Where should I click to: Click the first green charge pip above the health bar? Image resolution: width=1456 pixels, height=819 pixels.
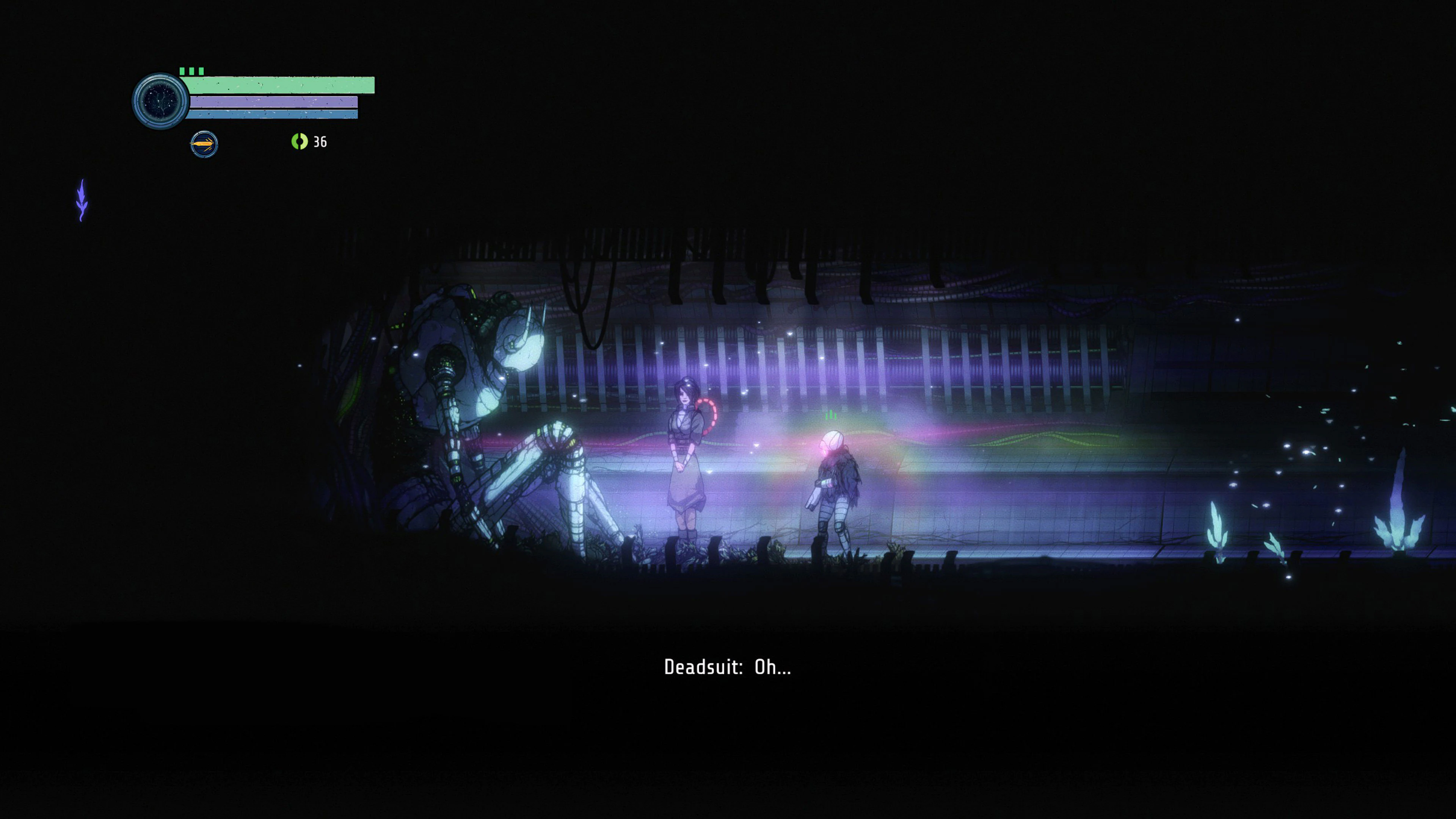point(182,71)
